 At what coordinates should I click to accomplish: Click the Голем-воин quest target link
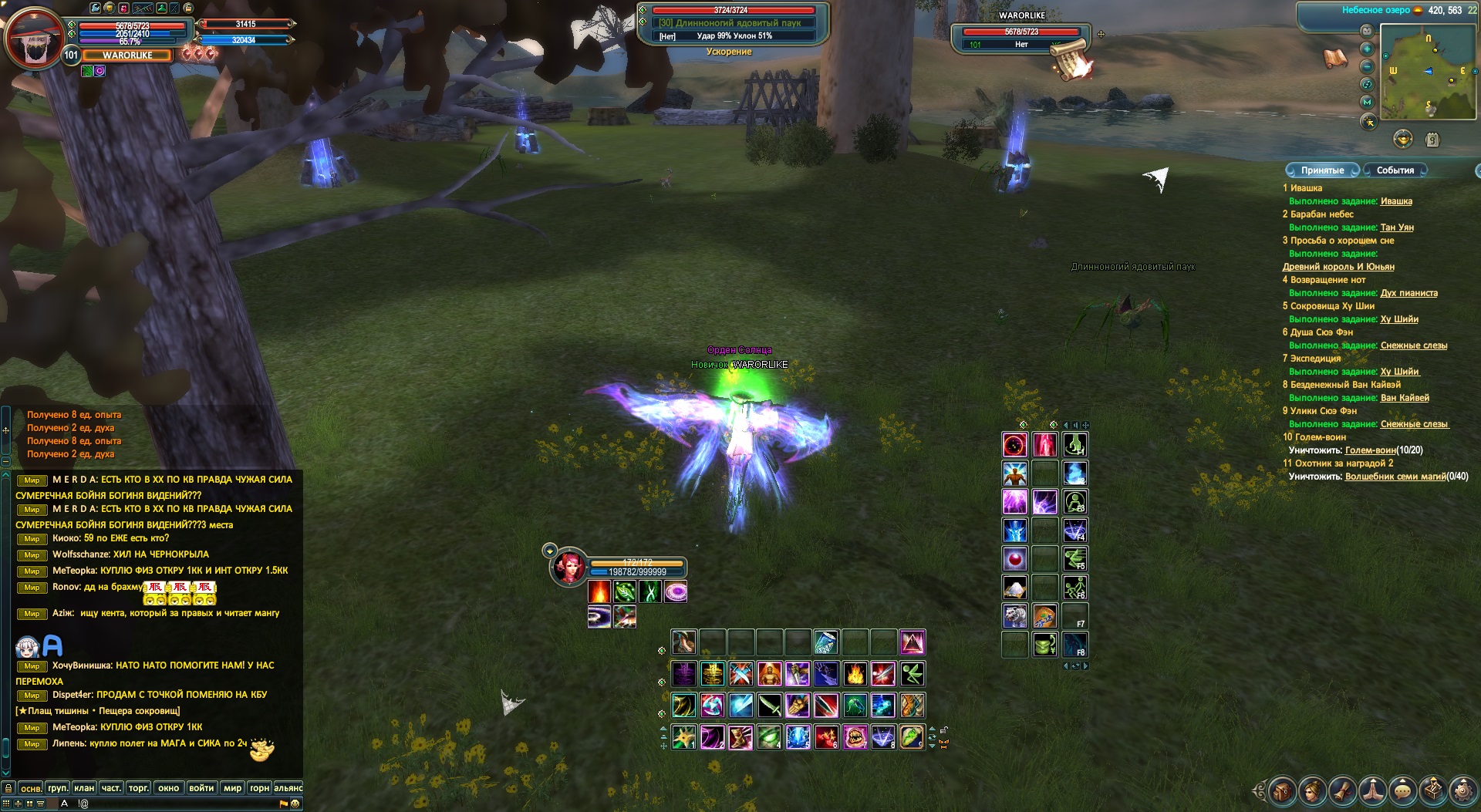tap(1370, 450)
